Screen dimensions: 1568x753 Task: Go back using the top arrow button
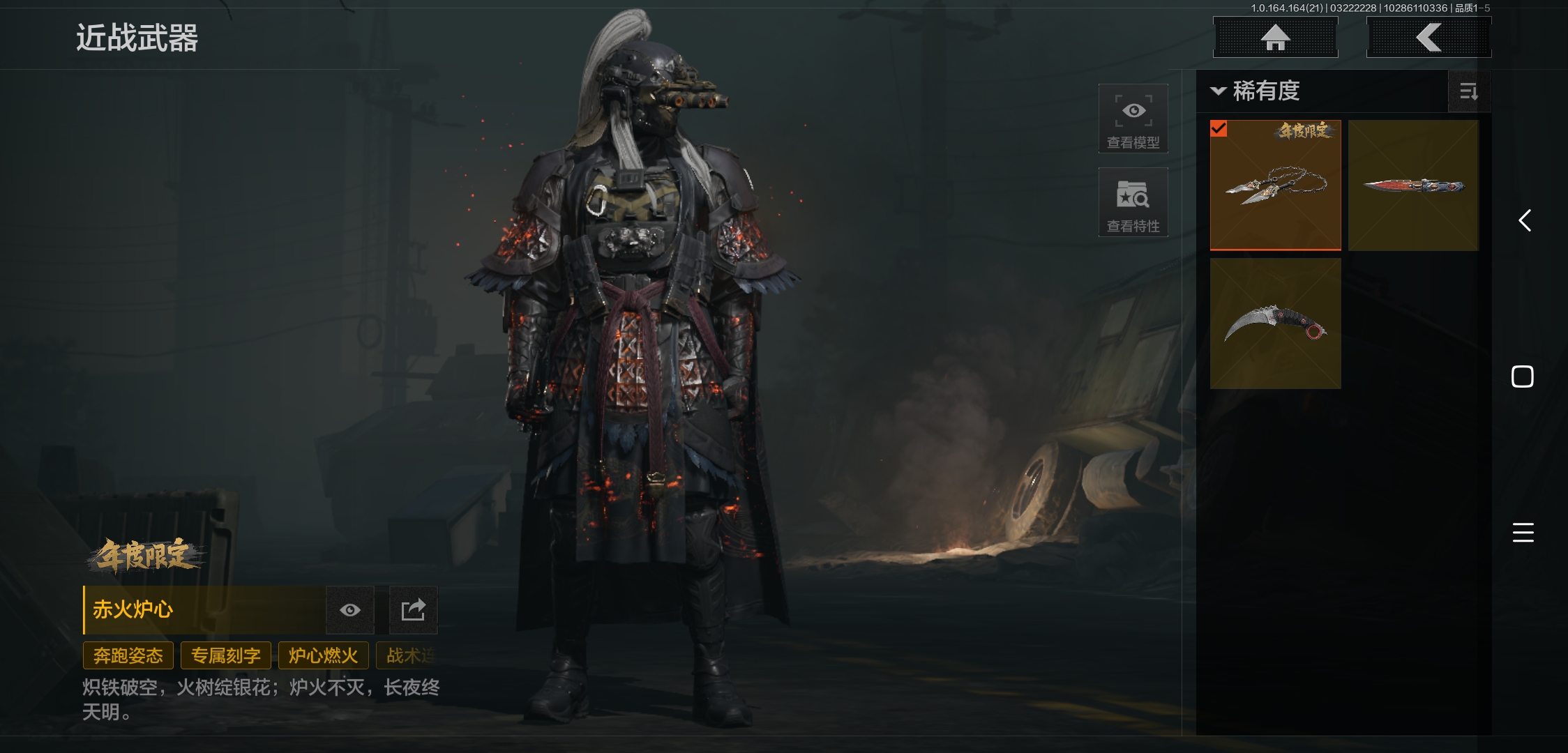(1428, 38)
